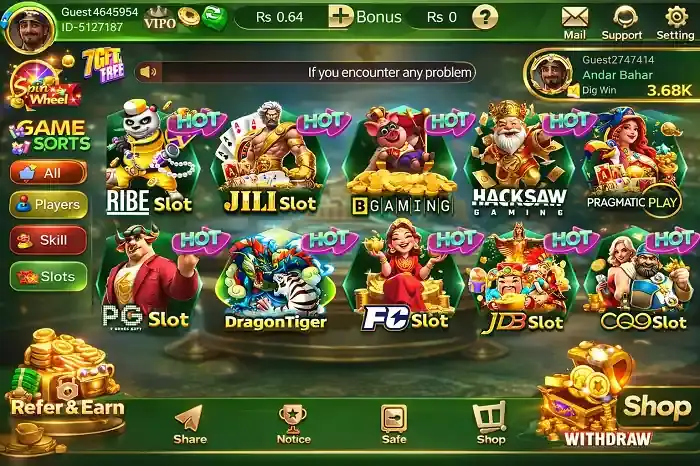Select the Players category
This screenshot has width=700, height=466.
coord(48,205)
